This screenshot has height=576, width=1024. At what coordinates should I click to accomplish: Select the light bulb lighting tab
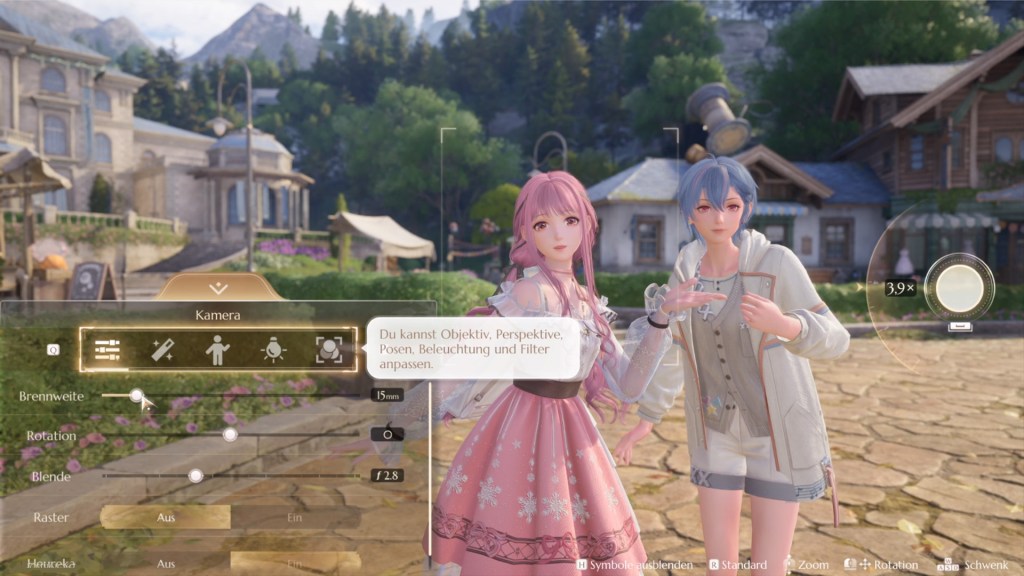point(272,350)
